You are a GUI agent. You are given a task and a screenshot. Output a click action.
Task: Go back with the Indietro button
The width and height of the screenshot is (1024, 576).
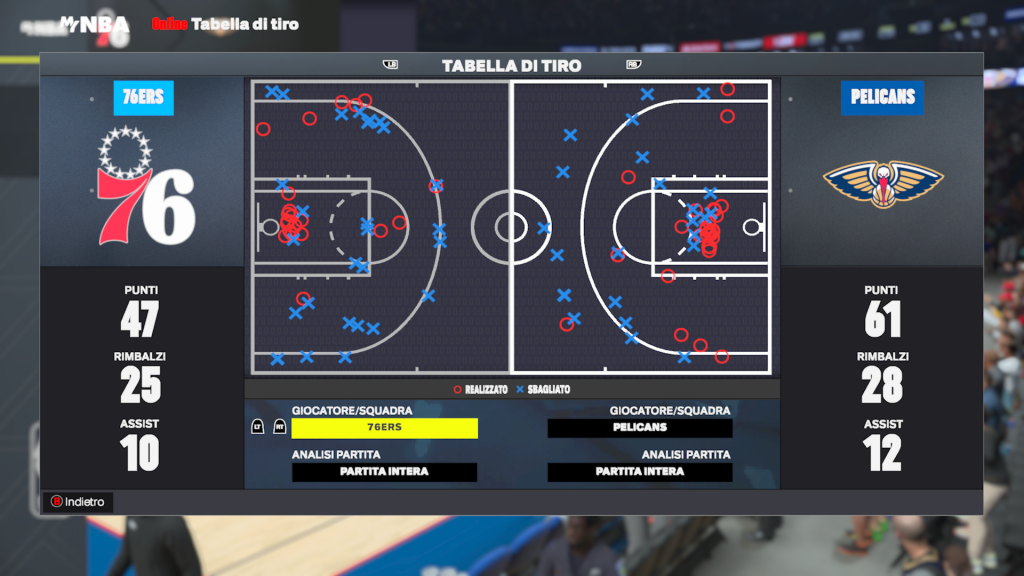pyautogui.click(x=78, y=502)
